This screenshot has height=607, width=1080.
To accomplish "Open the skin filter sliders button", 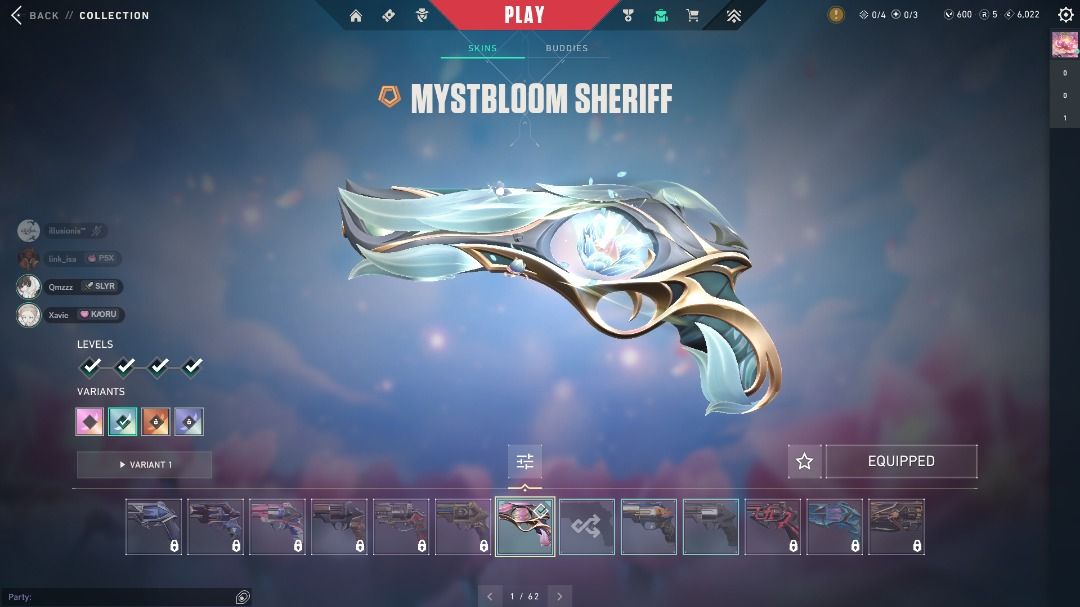I will coord(525,461).
